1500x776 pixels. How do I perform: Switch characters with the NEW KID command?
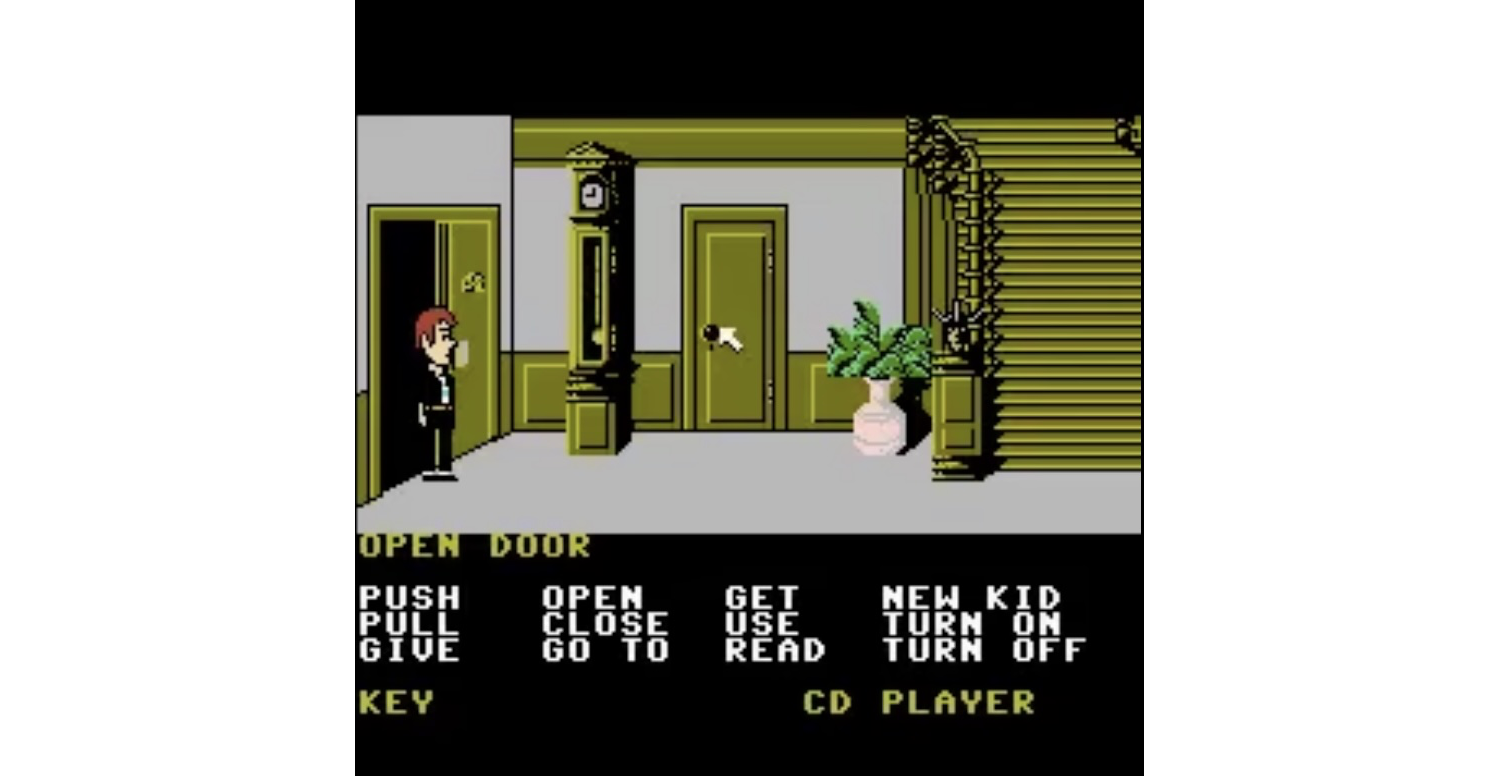(x=968, y=598)
